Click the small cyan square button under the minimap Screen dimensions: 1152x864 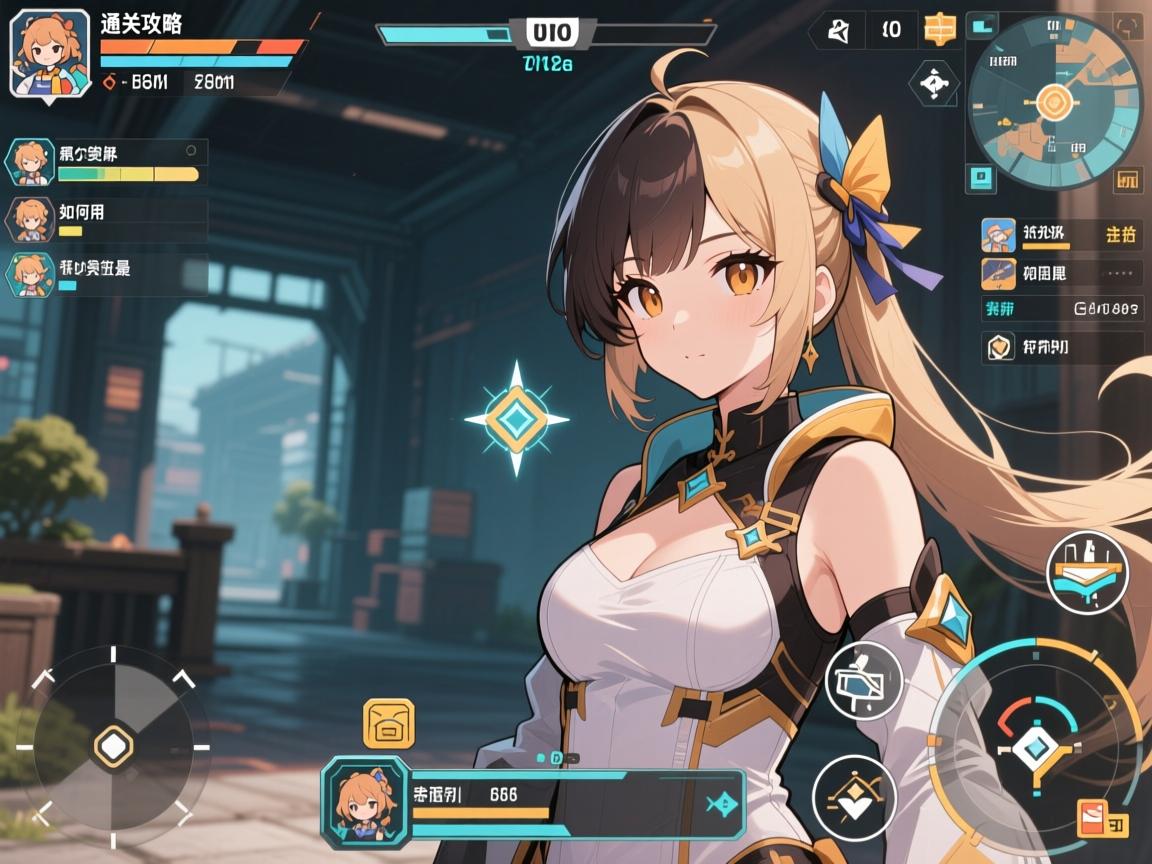[981, 178]
